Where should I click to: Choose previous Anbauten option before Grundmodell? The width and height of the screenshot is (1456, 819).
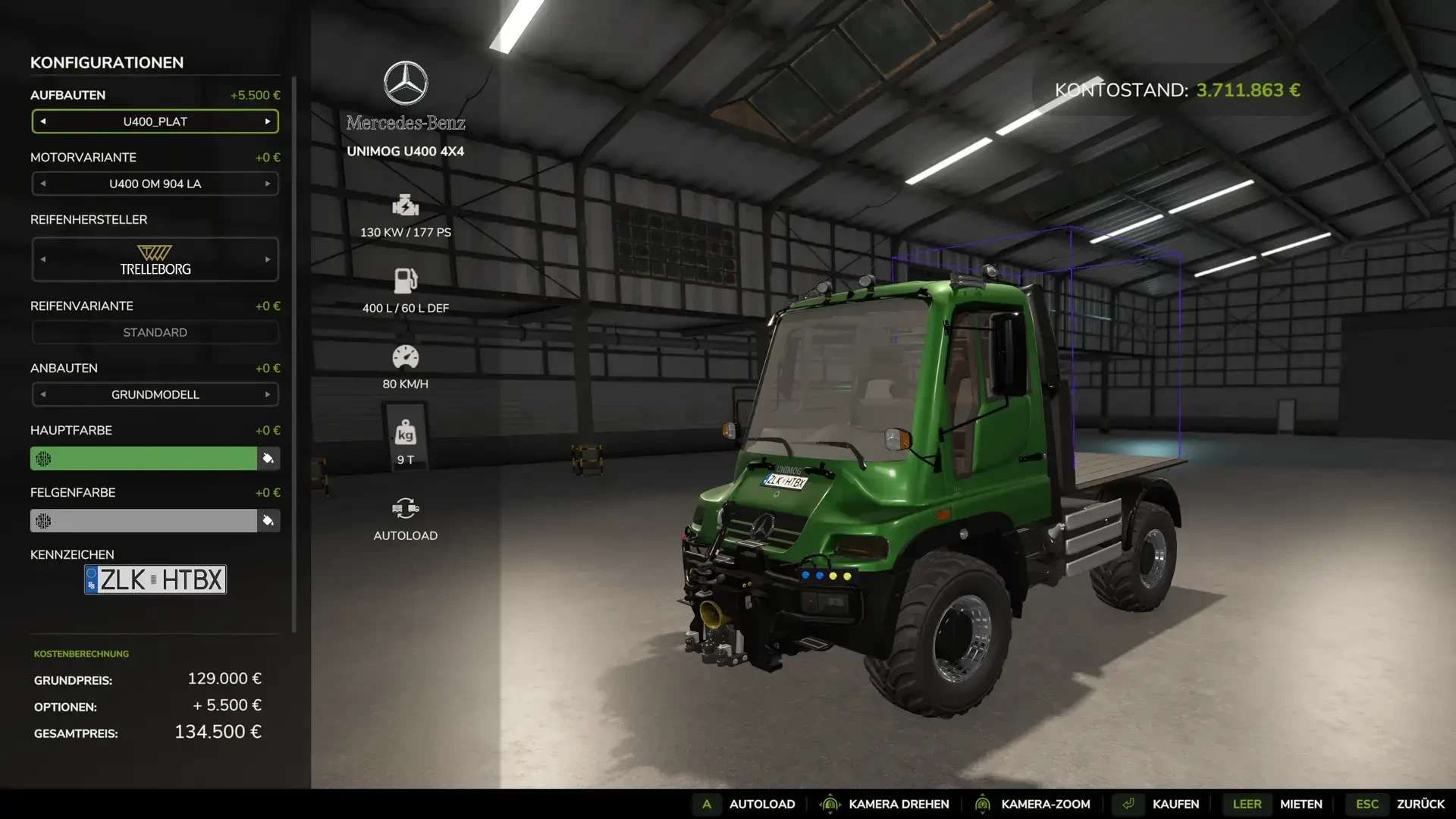tap(43, 394)
